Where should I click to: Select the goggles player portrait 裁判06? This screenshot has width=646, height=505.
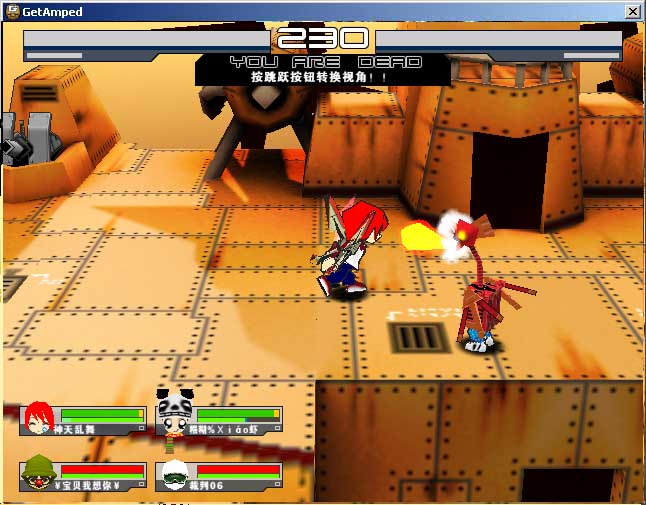[x=175, y=475]
